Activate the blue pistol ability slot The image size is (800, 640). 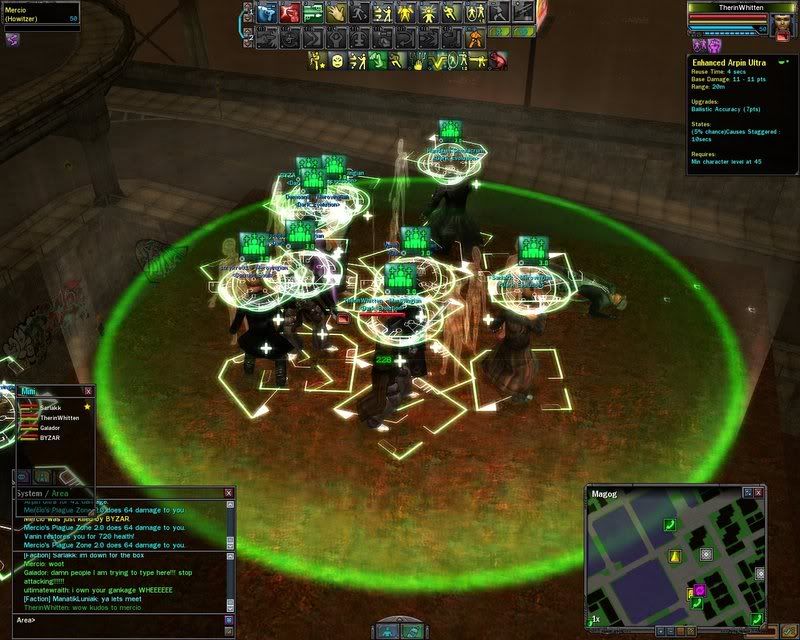tap(267, 14)
